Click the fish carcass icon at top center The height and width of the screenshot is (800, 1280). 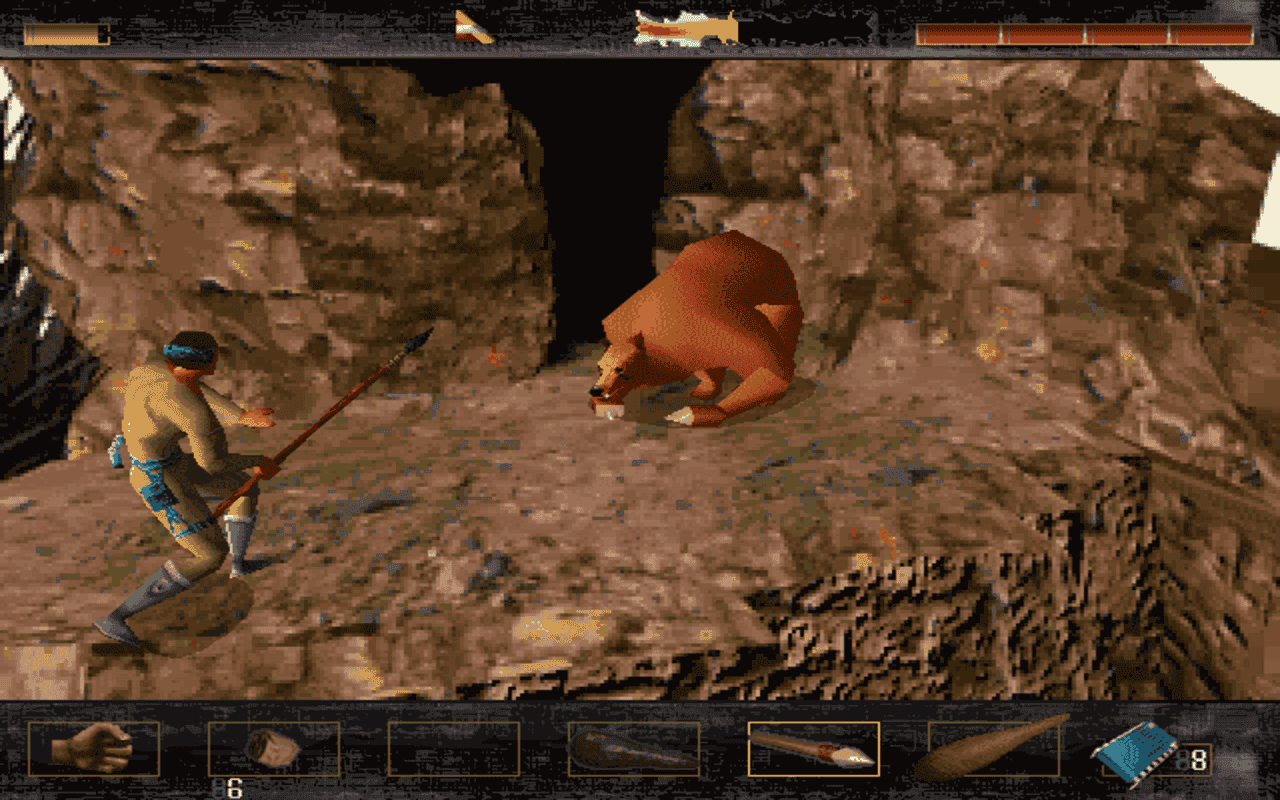pos(685,25)
